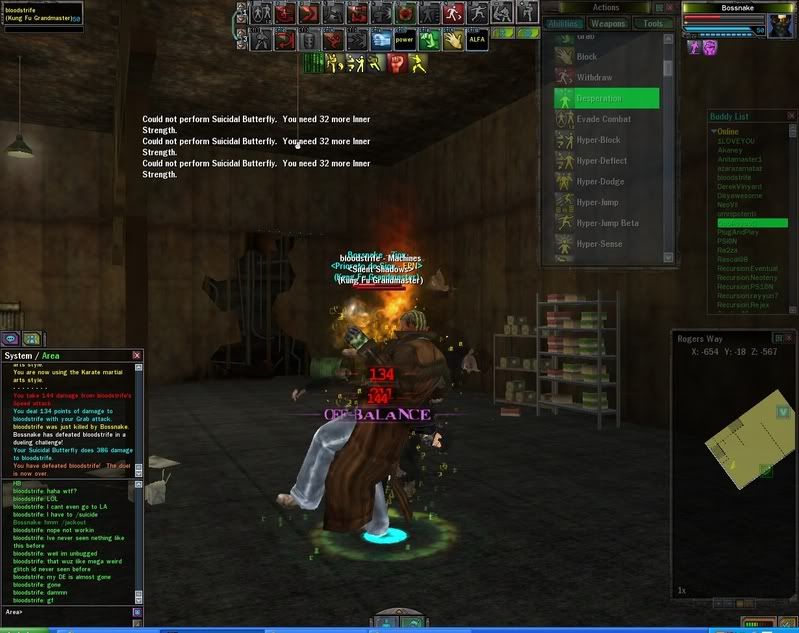Viewport: 799px width, 633px height.
Task: Activate the 'power' hotbar slot
Action: [x=404, y=41]
